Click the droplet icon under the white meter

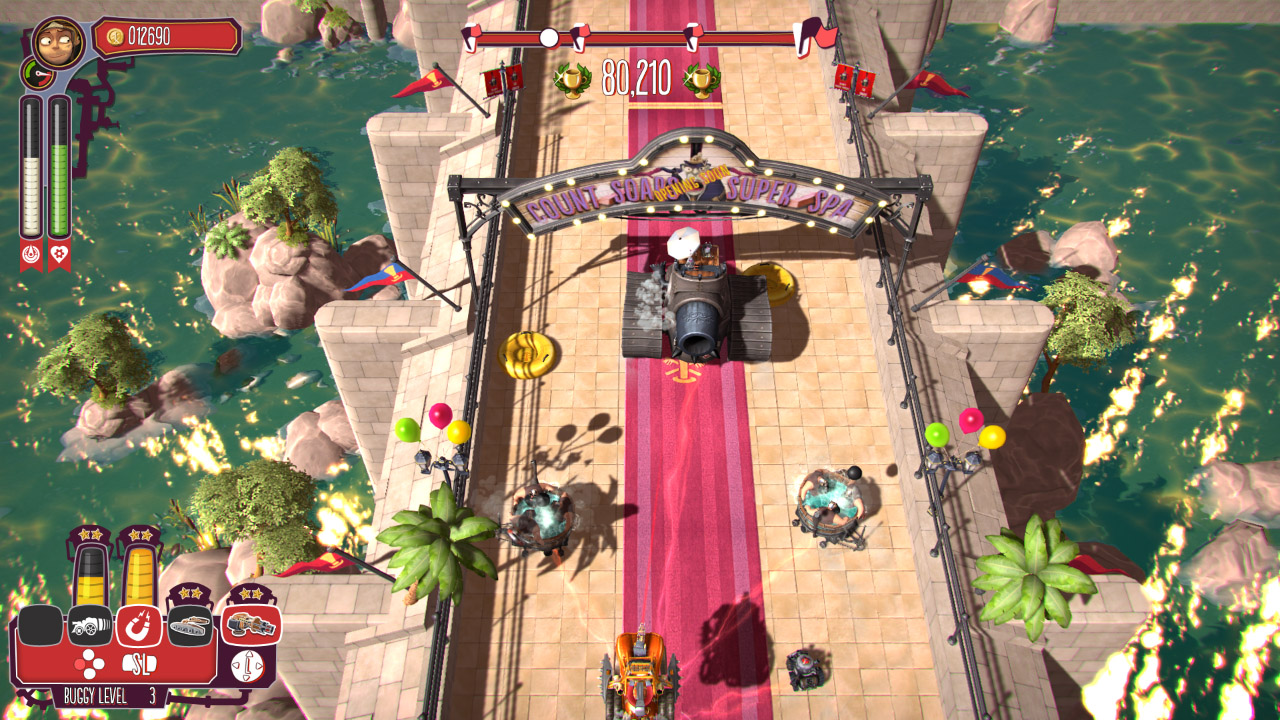coord(32,254)
